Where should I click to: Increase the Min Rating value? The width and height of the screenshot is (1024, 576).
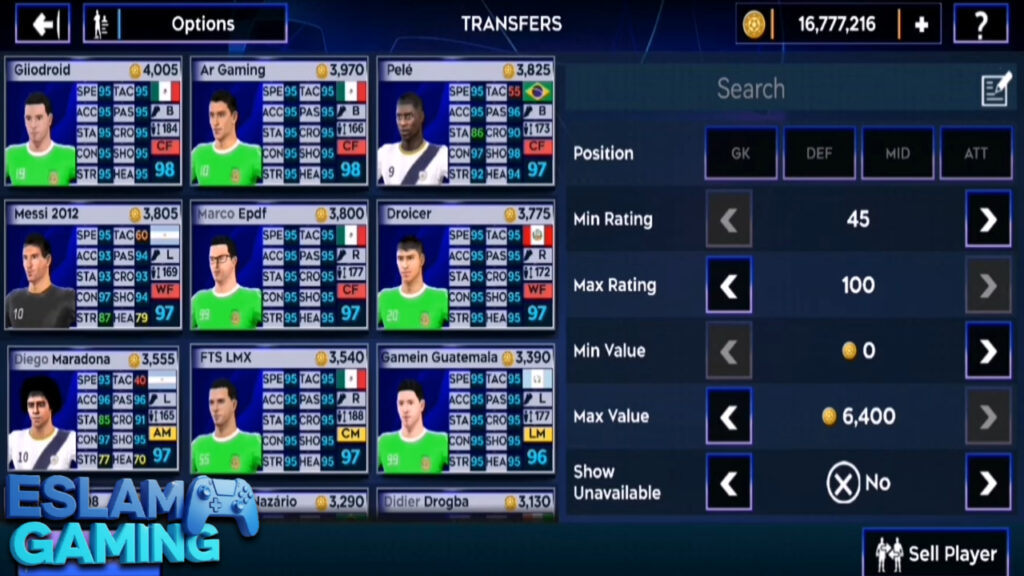coord(987,219)
